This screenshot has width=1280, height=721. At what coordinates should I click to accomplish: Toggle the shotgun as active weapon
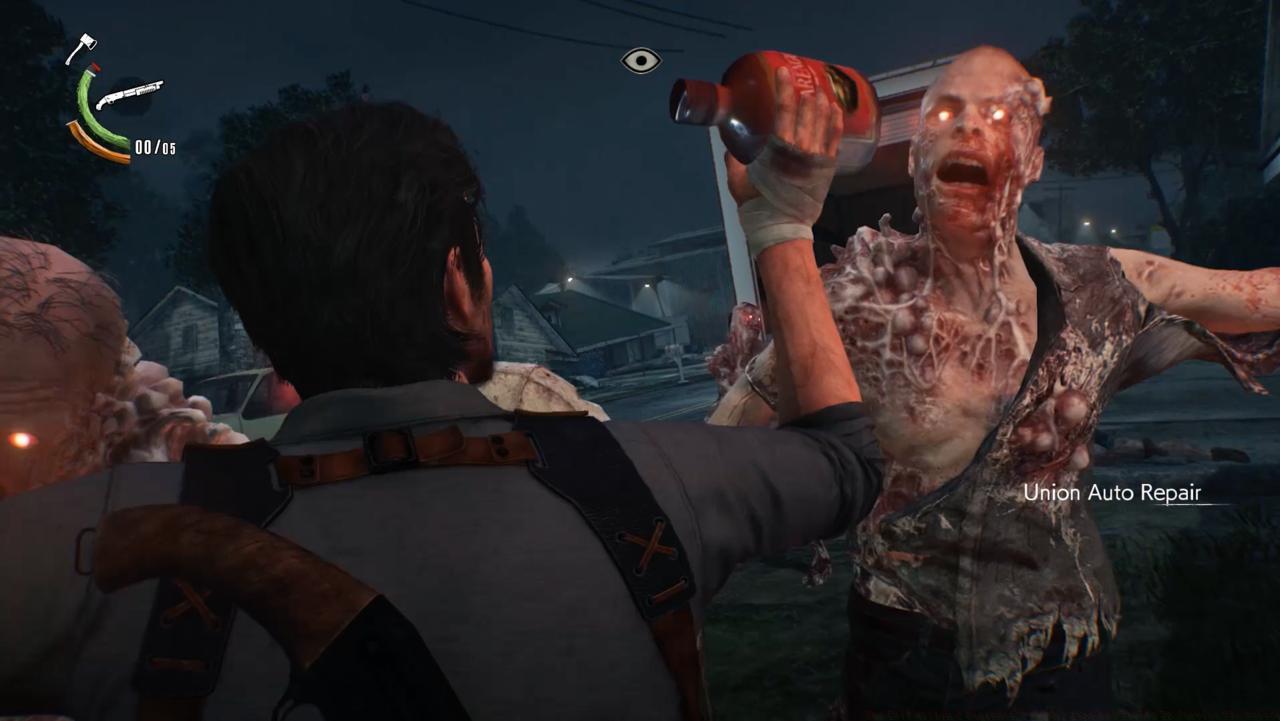pos(130,93)
